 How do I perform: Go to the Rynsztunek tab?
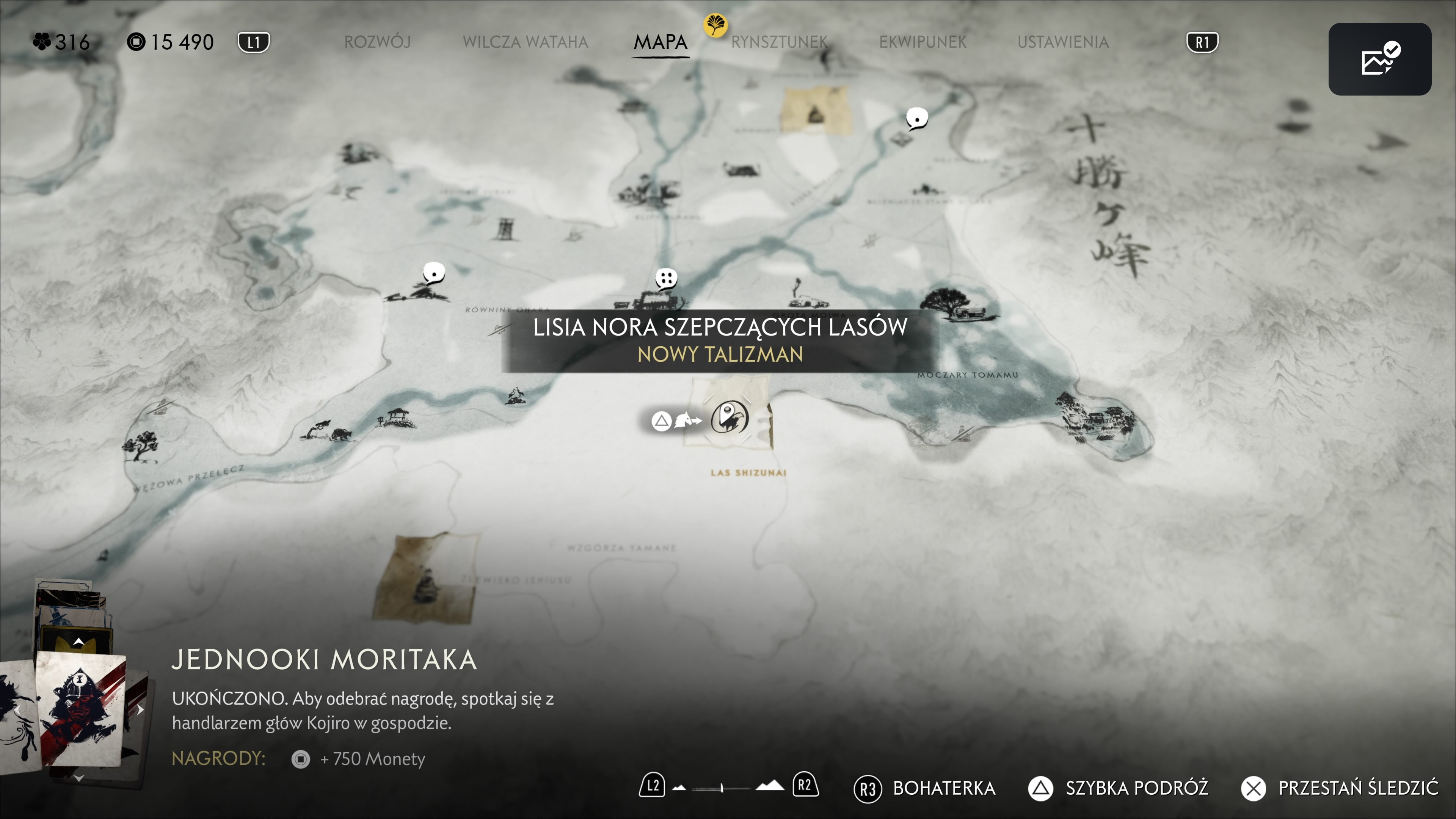pos(779,42)
